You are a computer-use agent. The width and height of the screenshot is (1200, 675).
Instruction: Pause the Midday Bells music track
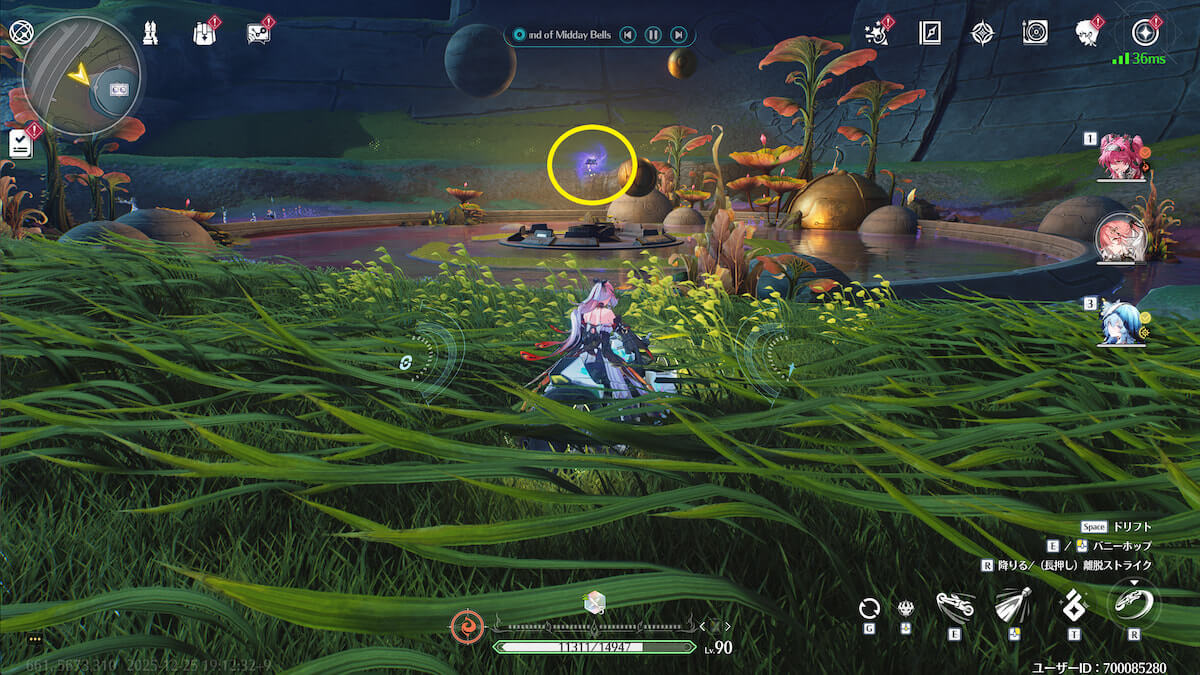coord(653,35)
